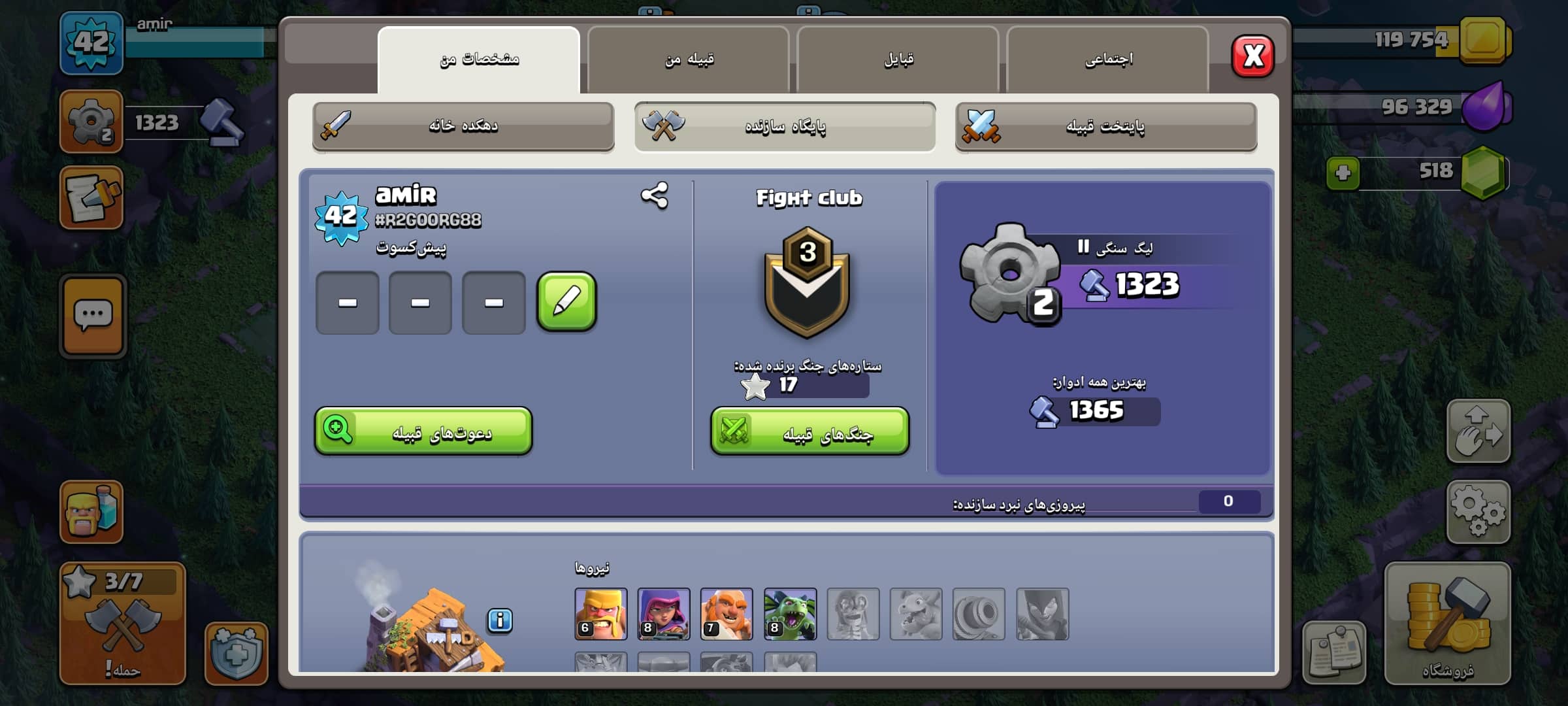Add gems with the green plus button

pyautogui.click(x=1343, y=173)
